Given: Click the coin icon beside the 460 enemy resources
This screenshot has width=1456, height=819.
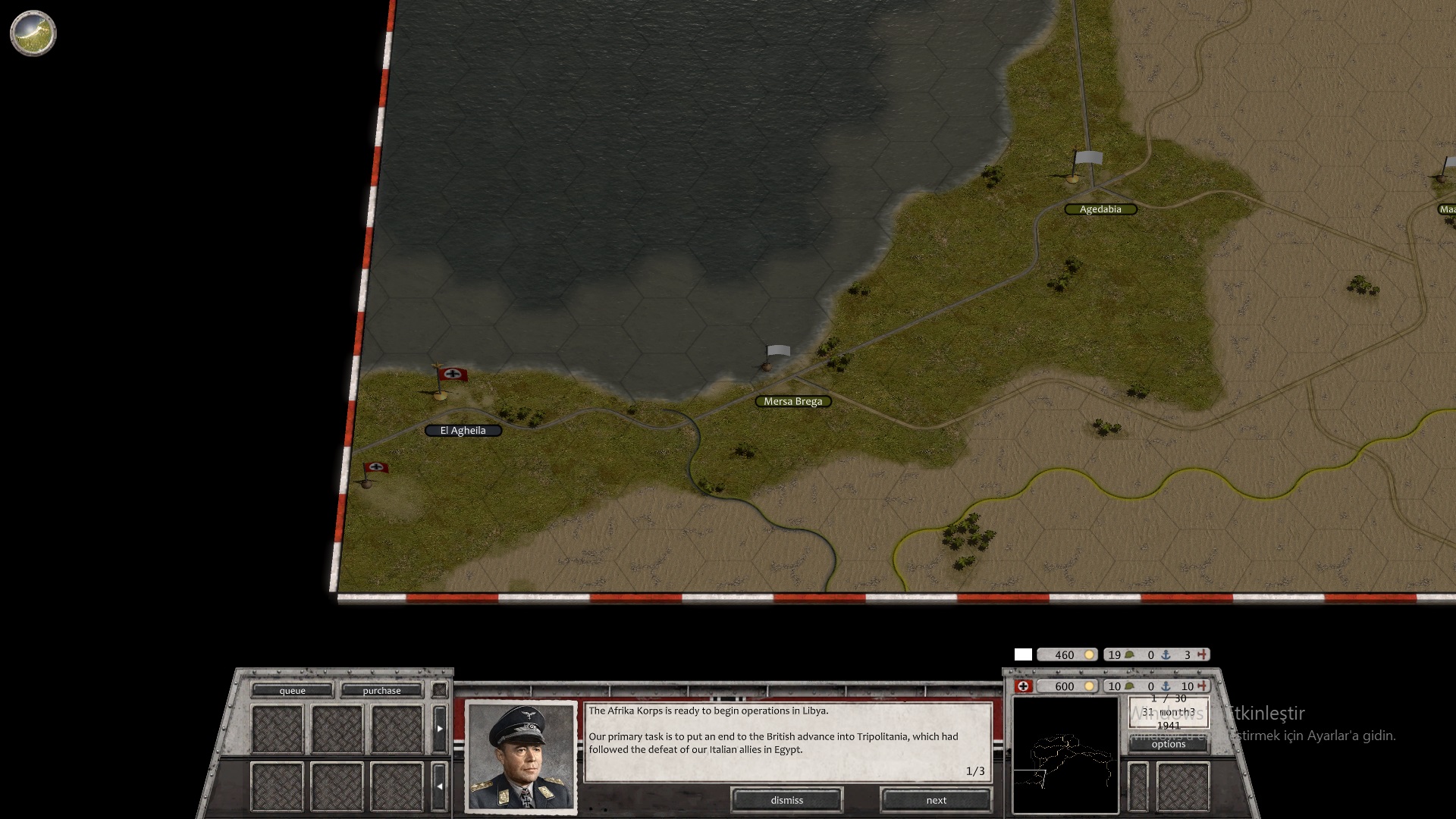Looking at the screenshot, I should (1090, 654).
